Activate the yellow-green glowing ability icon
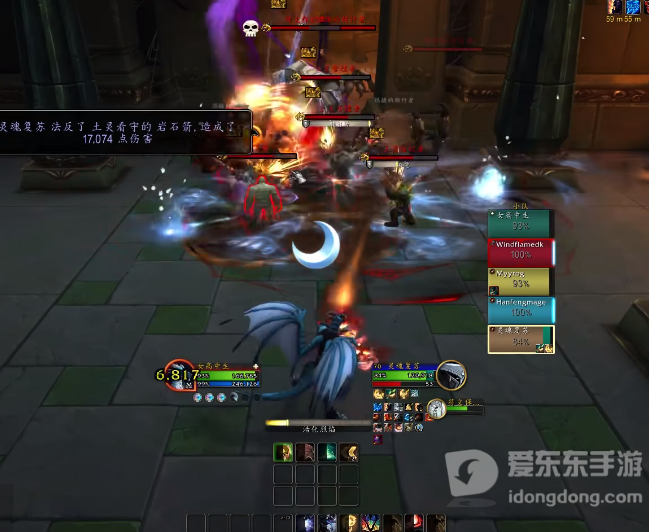 pos(283,452)
